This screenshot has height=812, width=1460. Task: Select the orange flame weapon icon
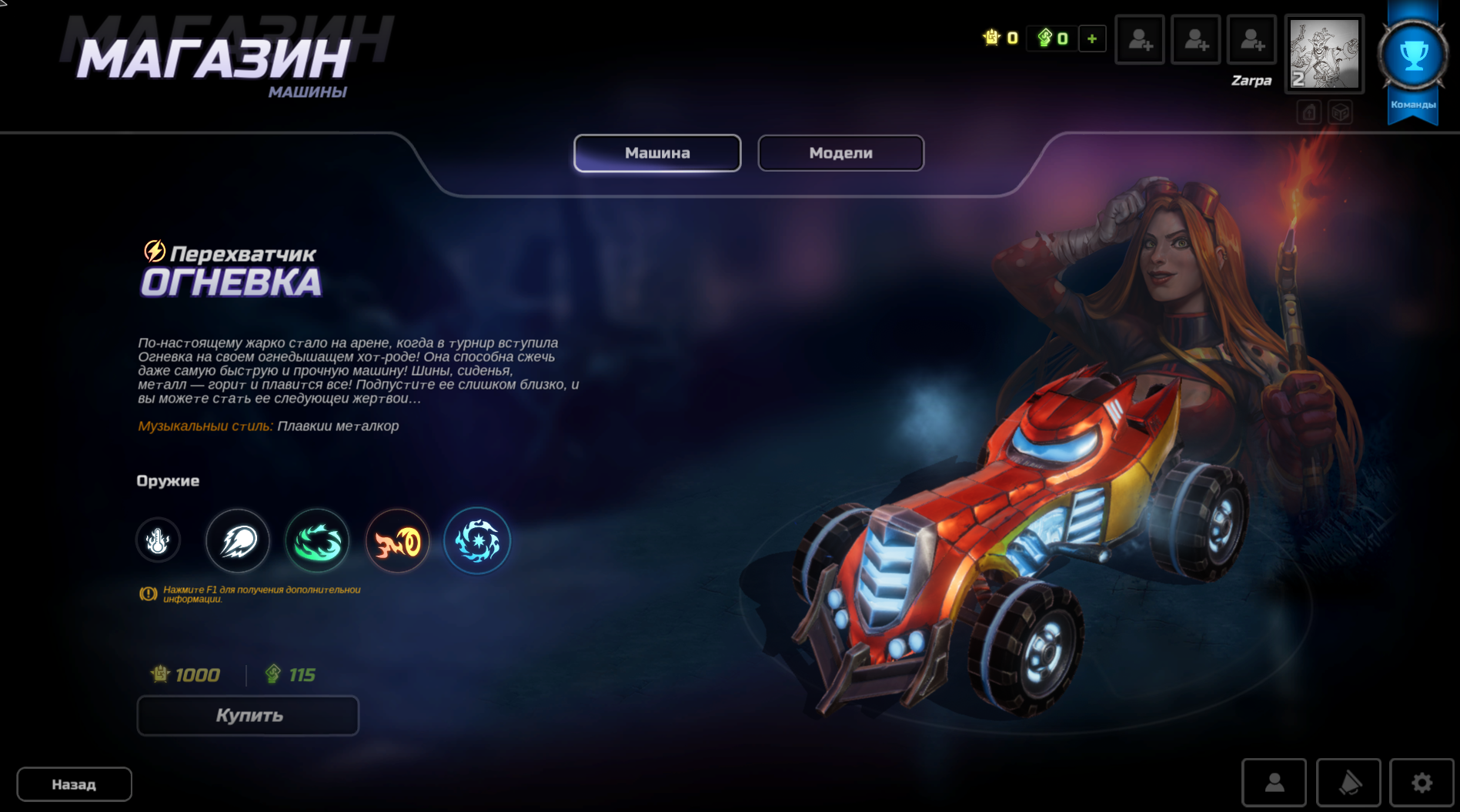[397, 541]
